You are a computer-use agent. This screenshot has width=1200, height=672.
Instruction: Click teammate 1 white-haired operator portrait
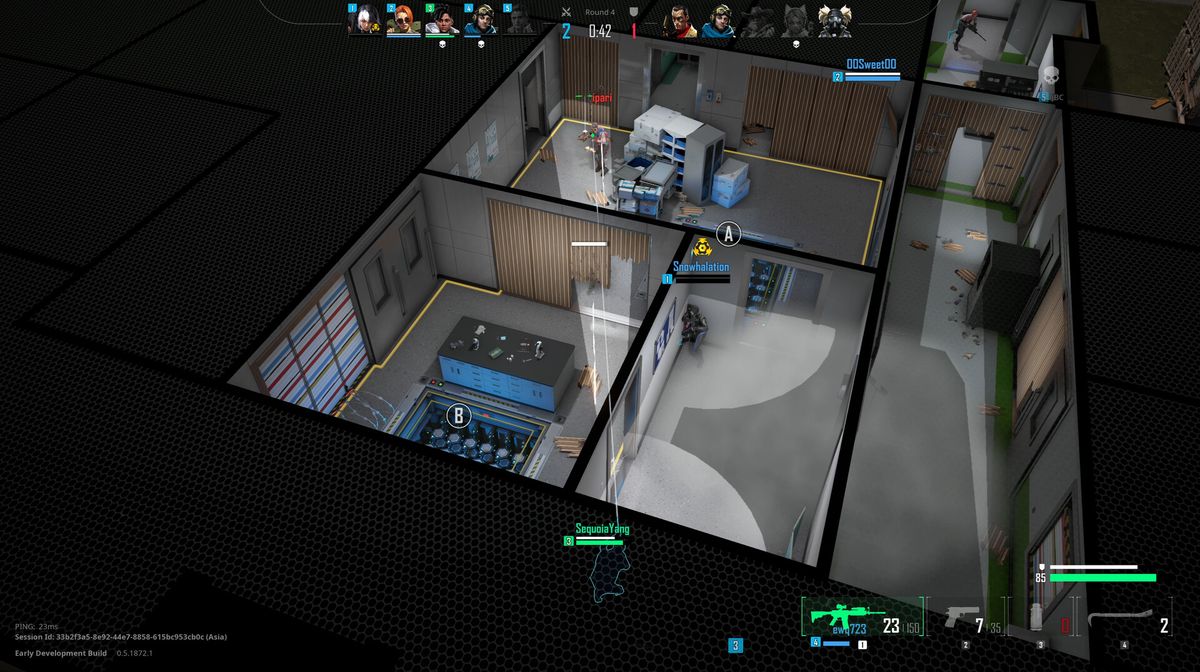point(363,20)
